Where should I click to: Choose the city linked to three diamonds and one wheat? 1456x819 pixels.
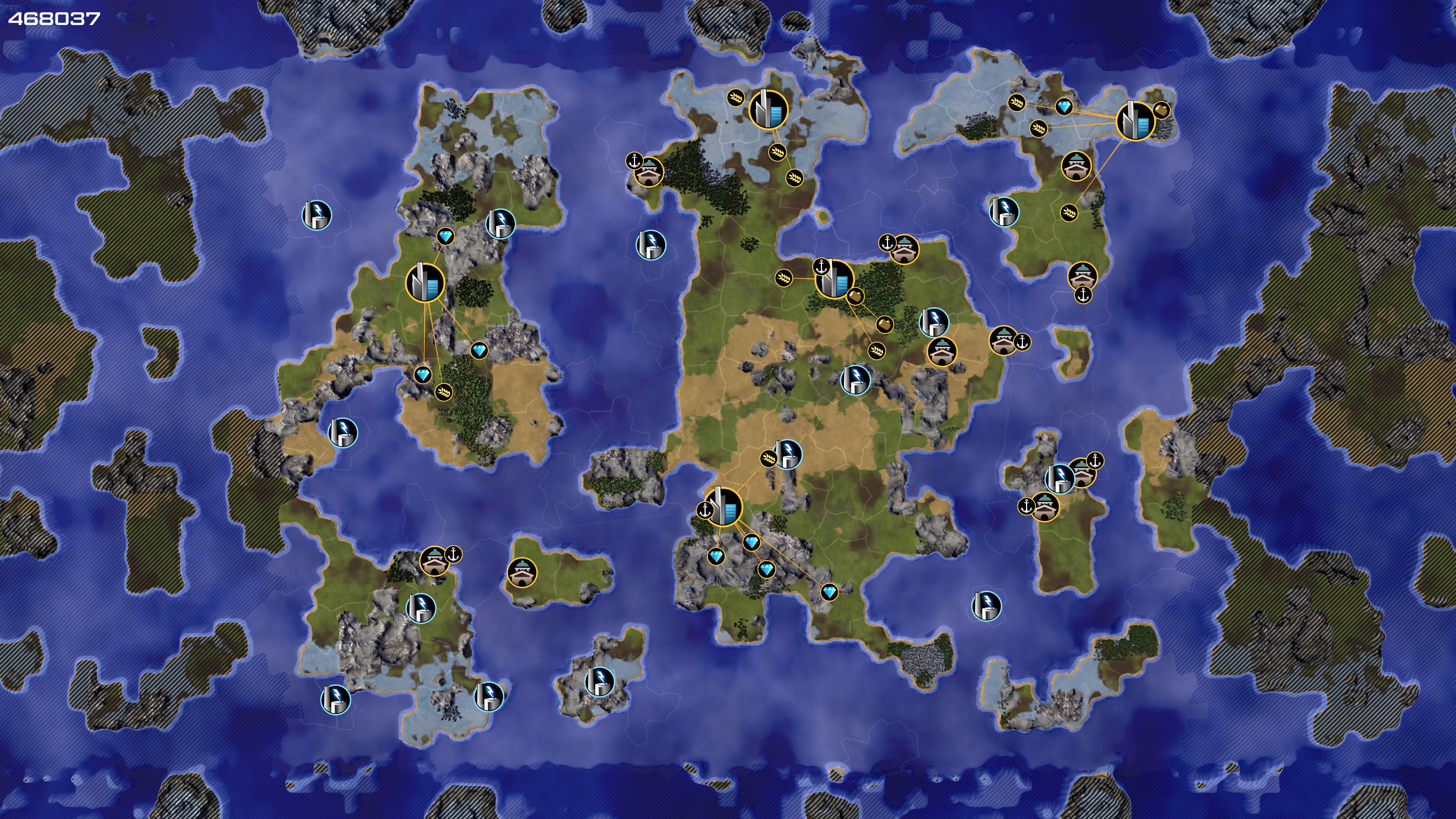(425, 282)
